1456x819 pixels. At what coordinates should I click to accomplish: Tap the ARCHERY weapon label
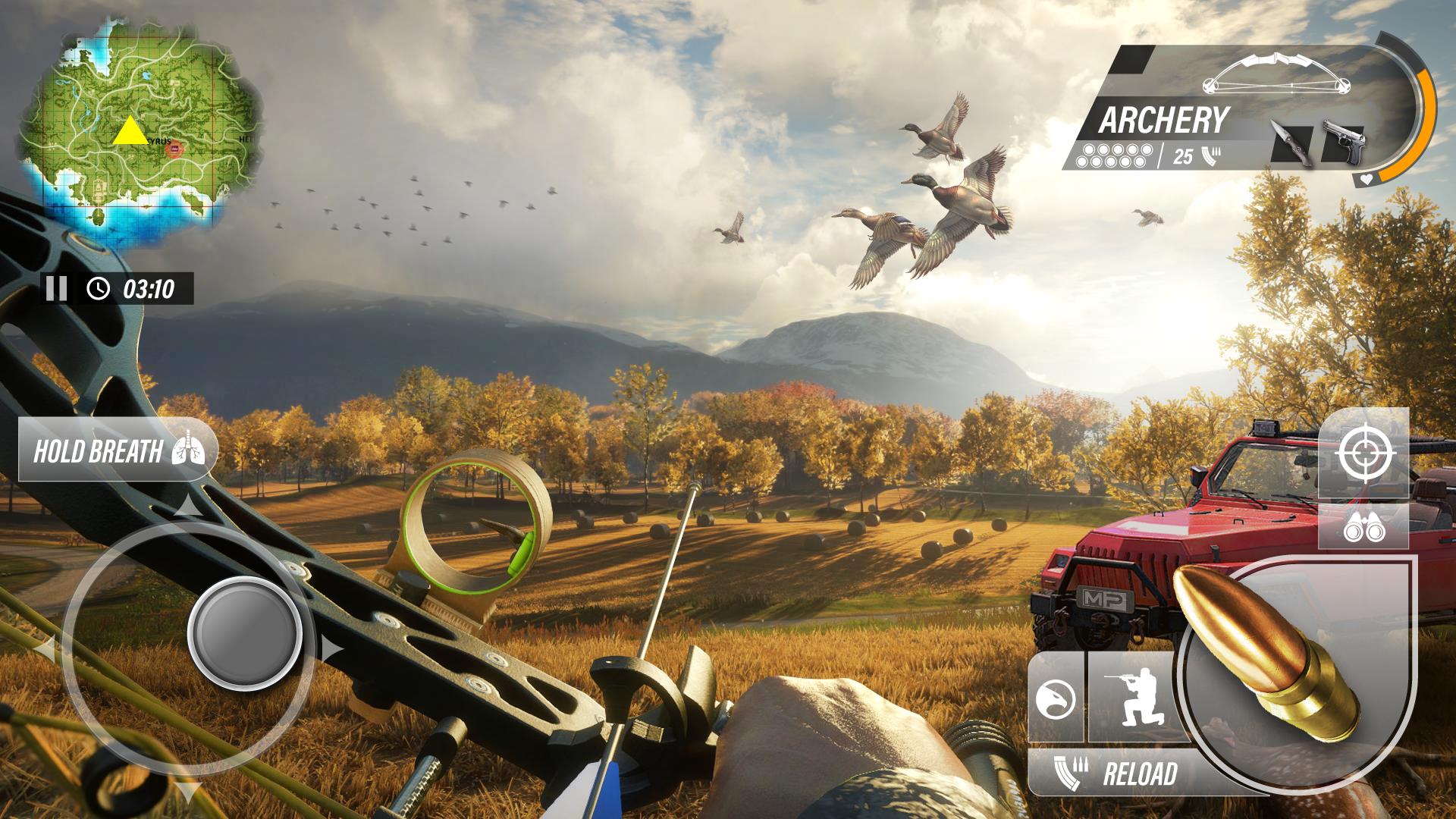tap(1163, 120)
